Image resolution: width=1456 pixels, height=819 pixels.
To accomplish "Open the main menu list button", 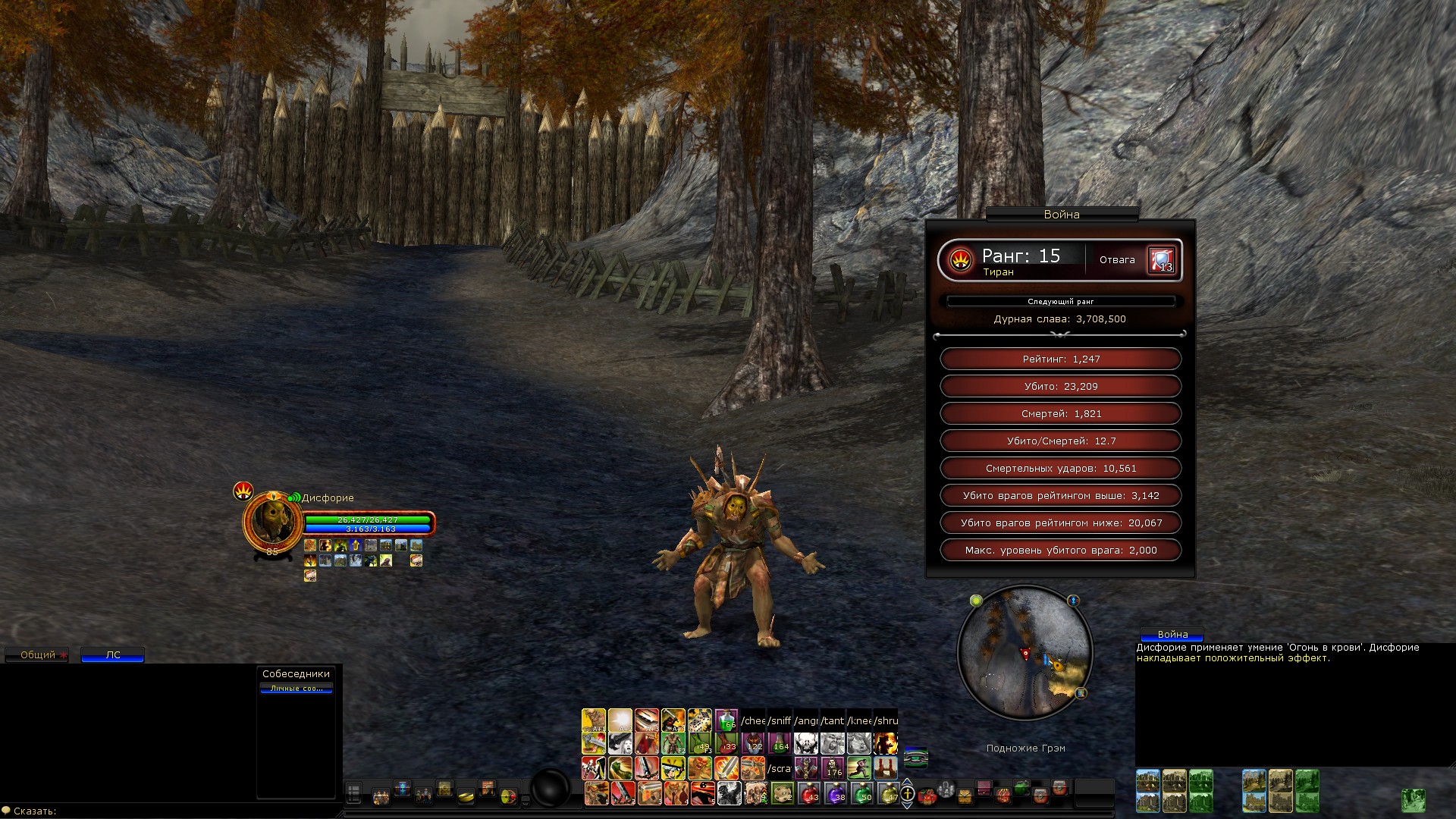I will (353, 794).
